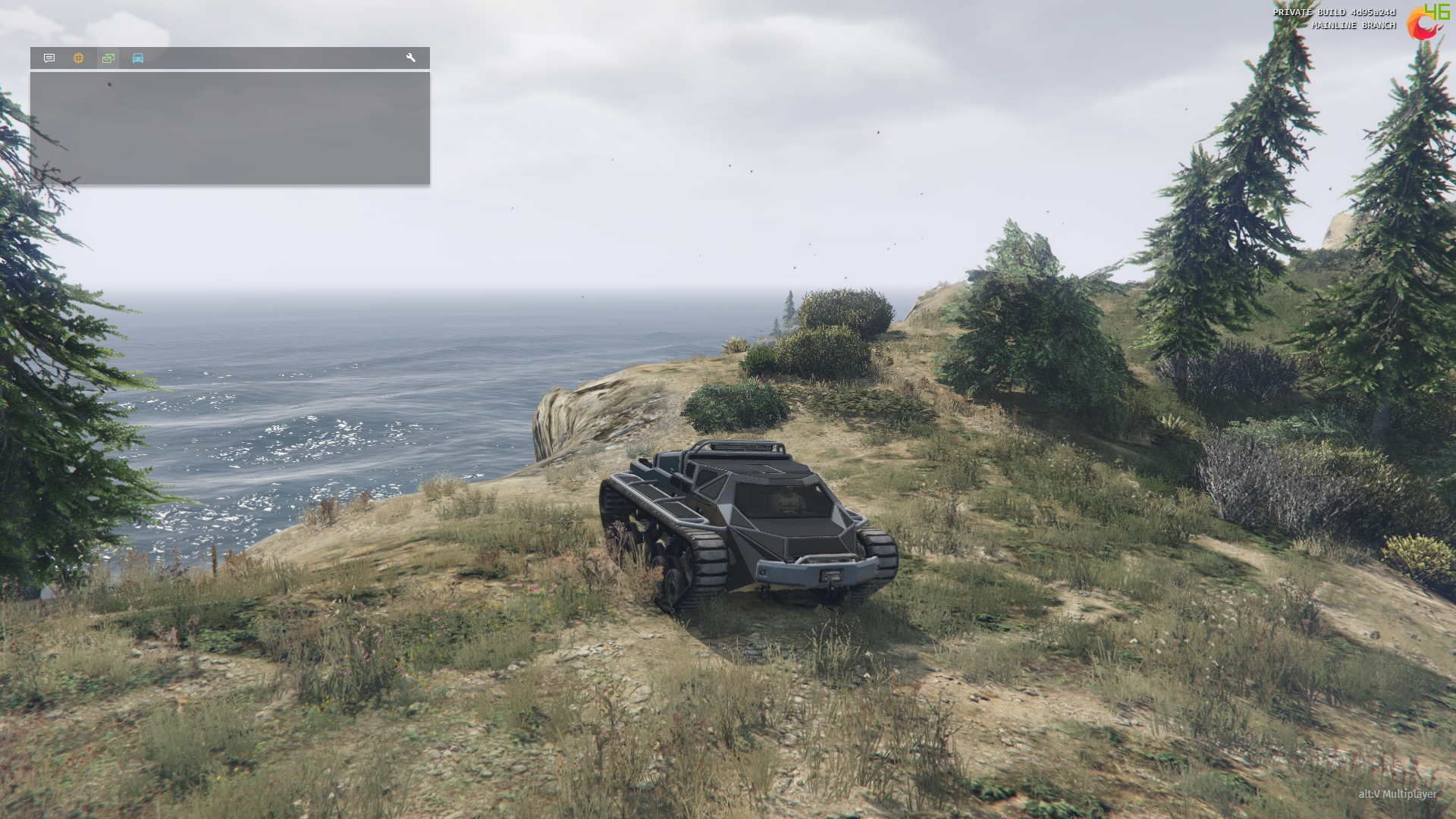Image resolution: width=1456 pixels, height=819 pixels.
Task: Switch to the blue car chat tab
Action: [x=138, y=58]
